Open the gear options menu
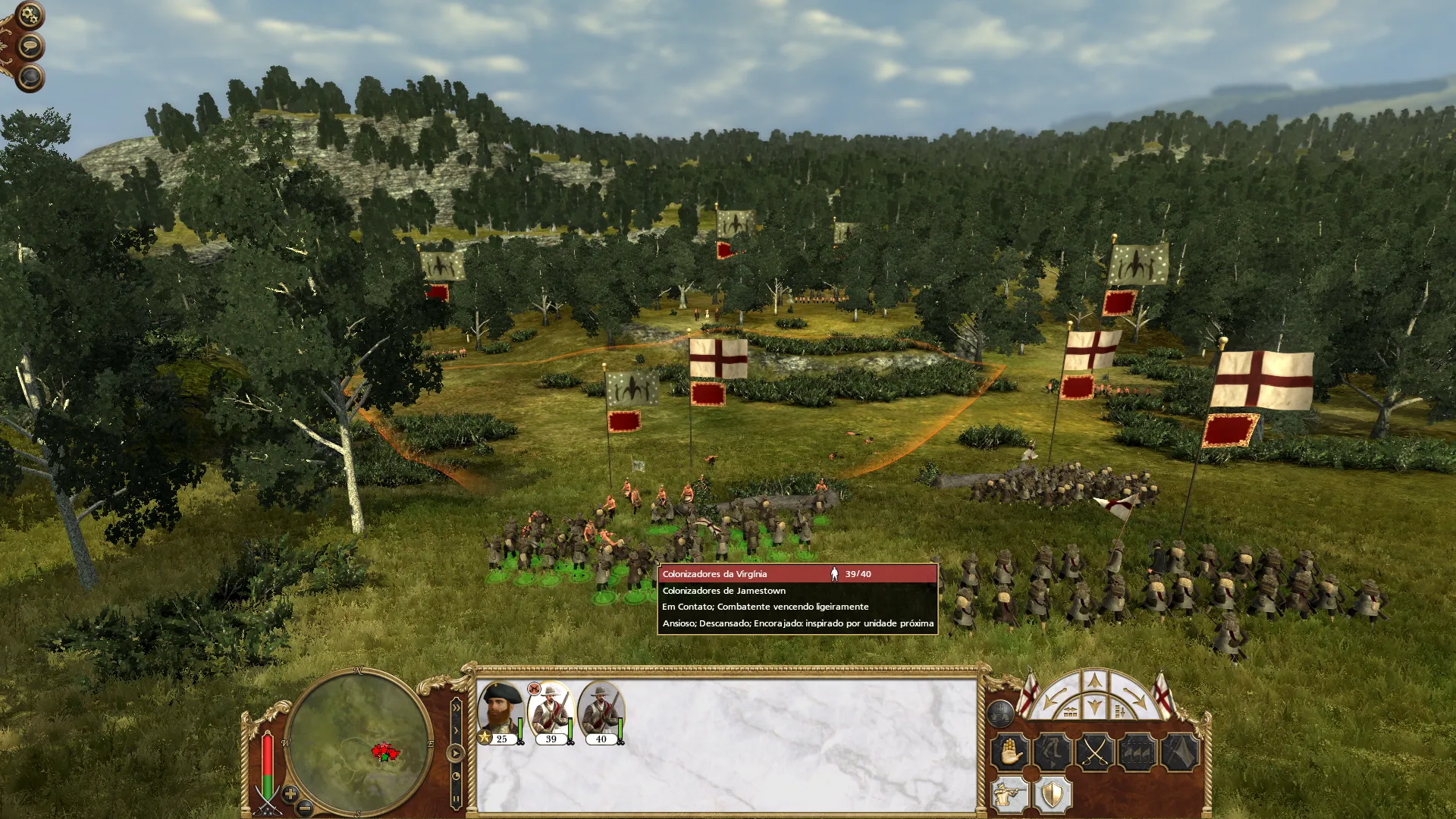This screenshot has height=819, width=1456. (30, 14)
